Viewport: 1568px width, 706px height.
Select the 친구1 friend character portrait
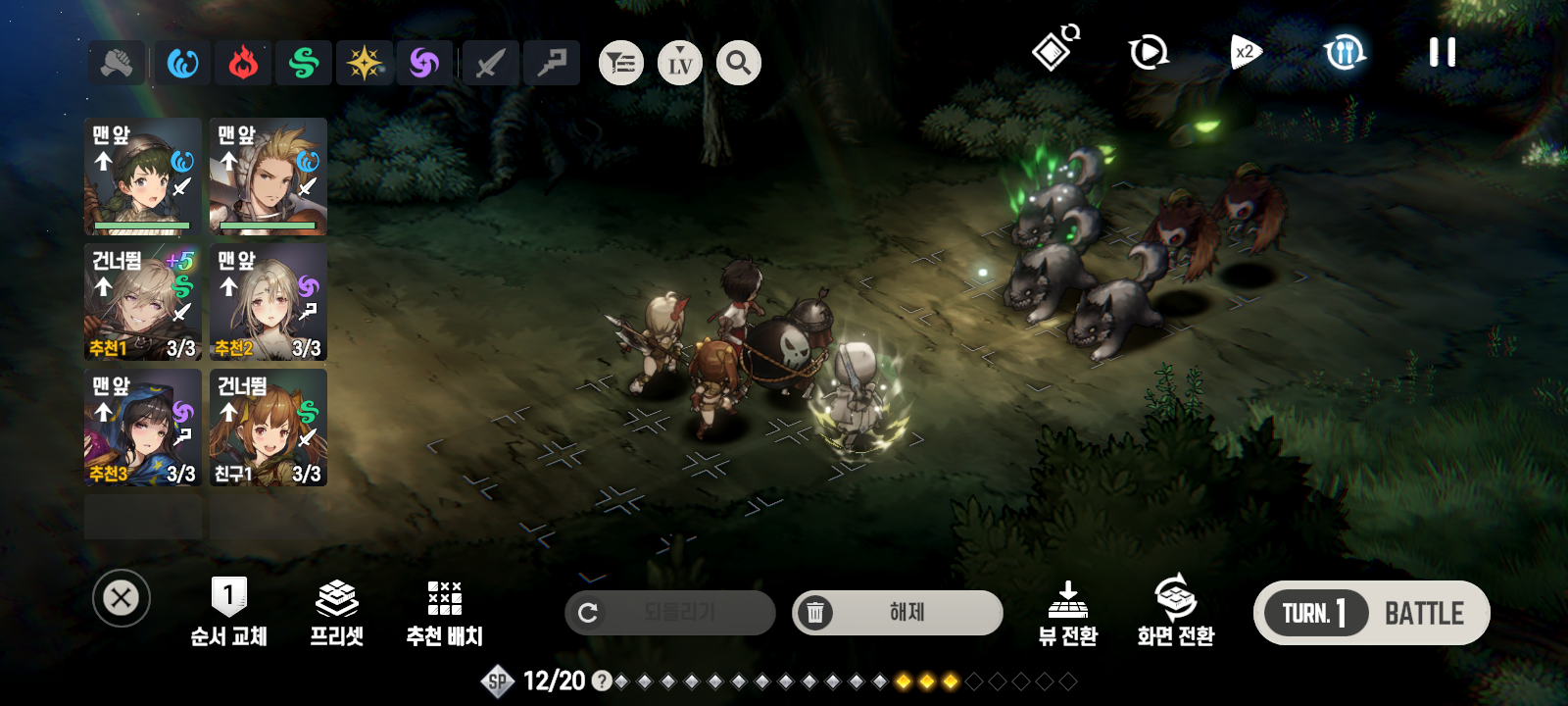click(268, 429)
